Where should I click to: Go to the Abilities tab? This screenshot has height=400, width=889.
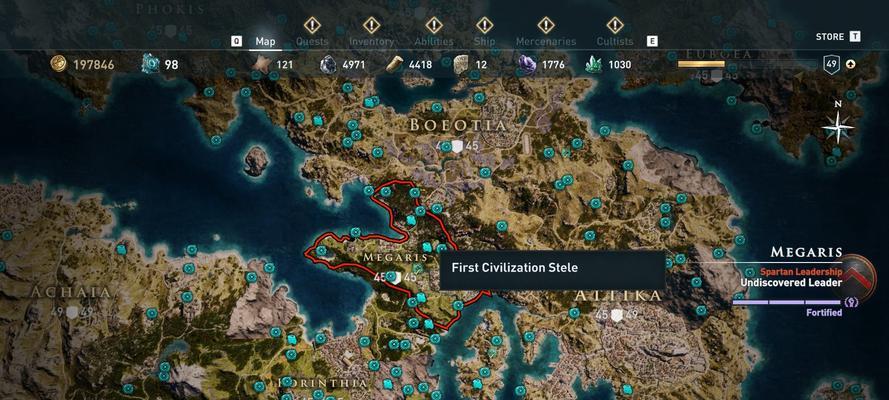click(x=433, y=41)
